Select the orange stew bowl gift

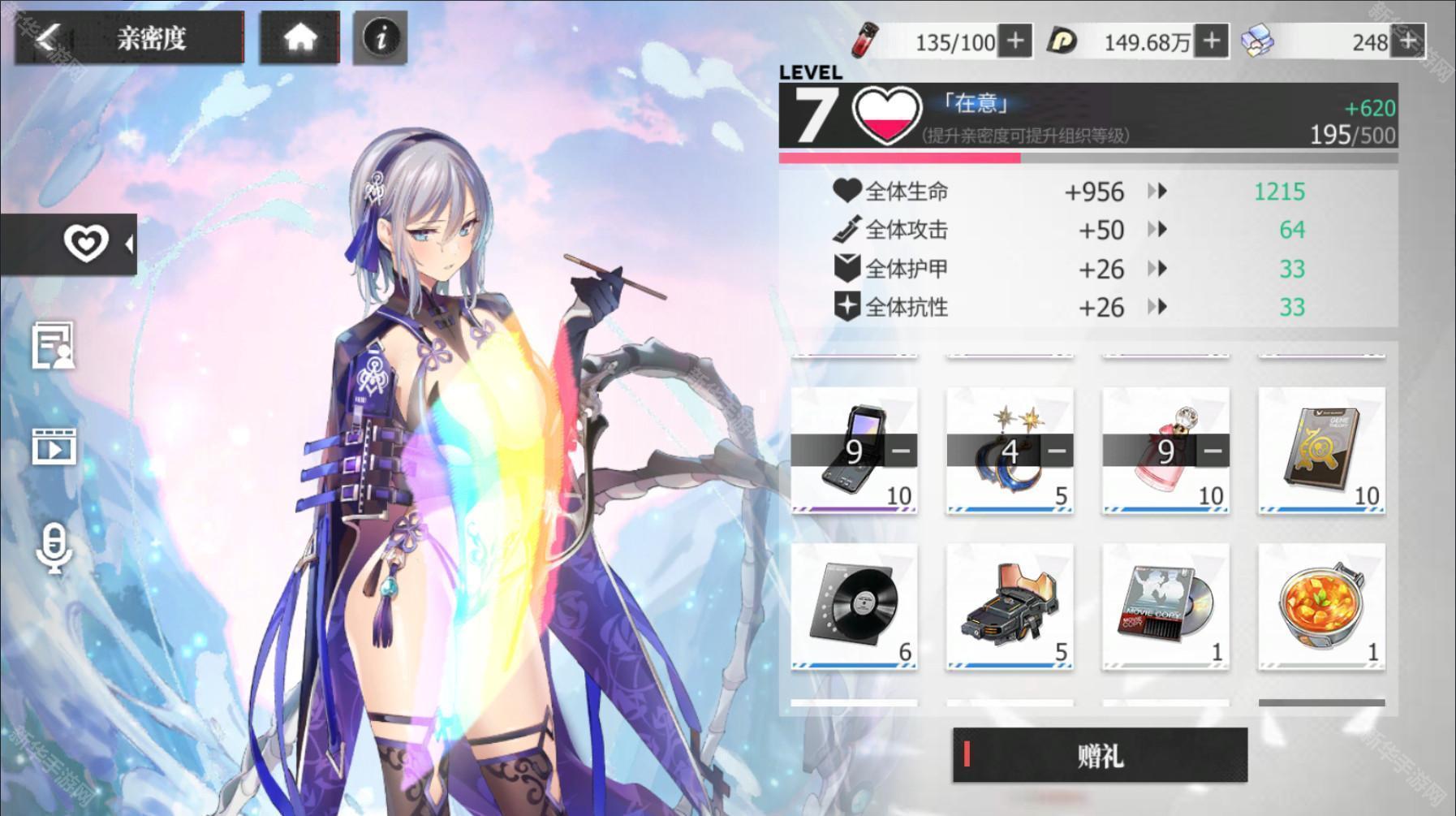click(x=1321, y=607)
